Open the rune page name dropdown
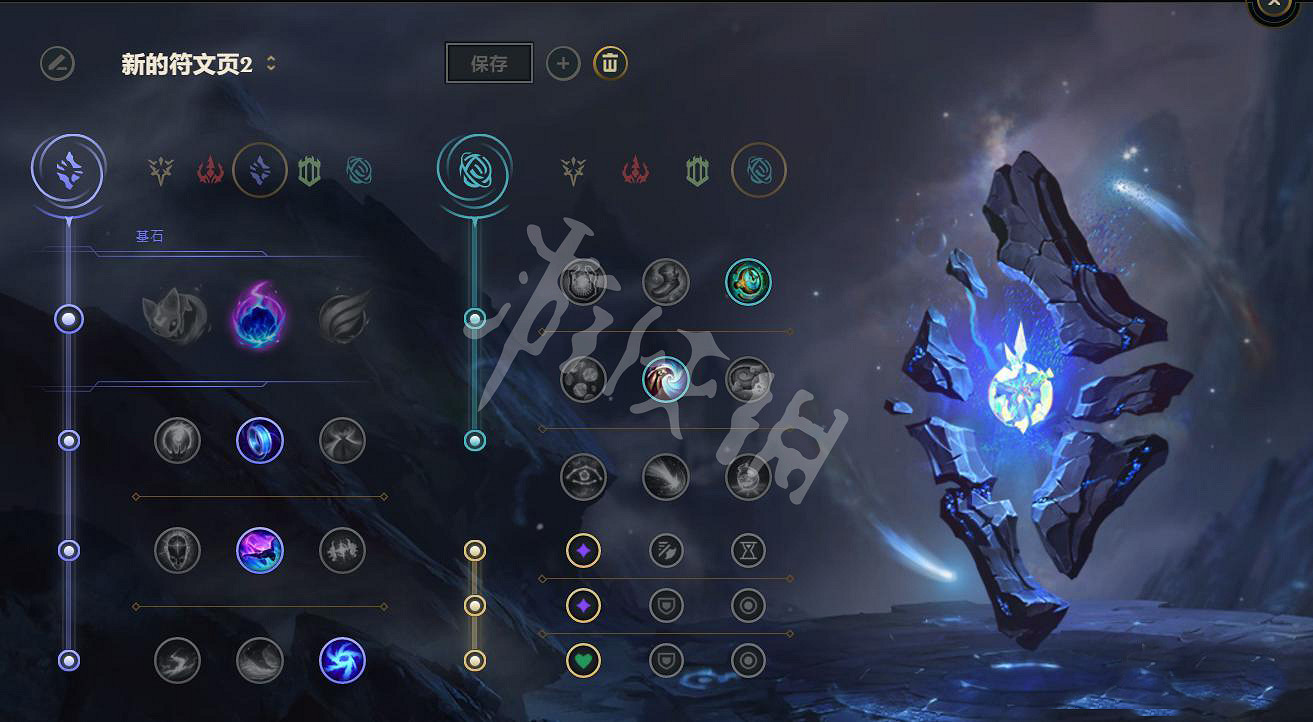This screenshot has height=722, width=1313. click(270, 62)
